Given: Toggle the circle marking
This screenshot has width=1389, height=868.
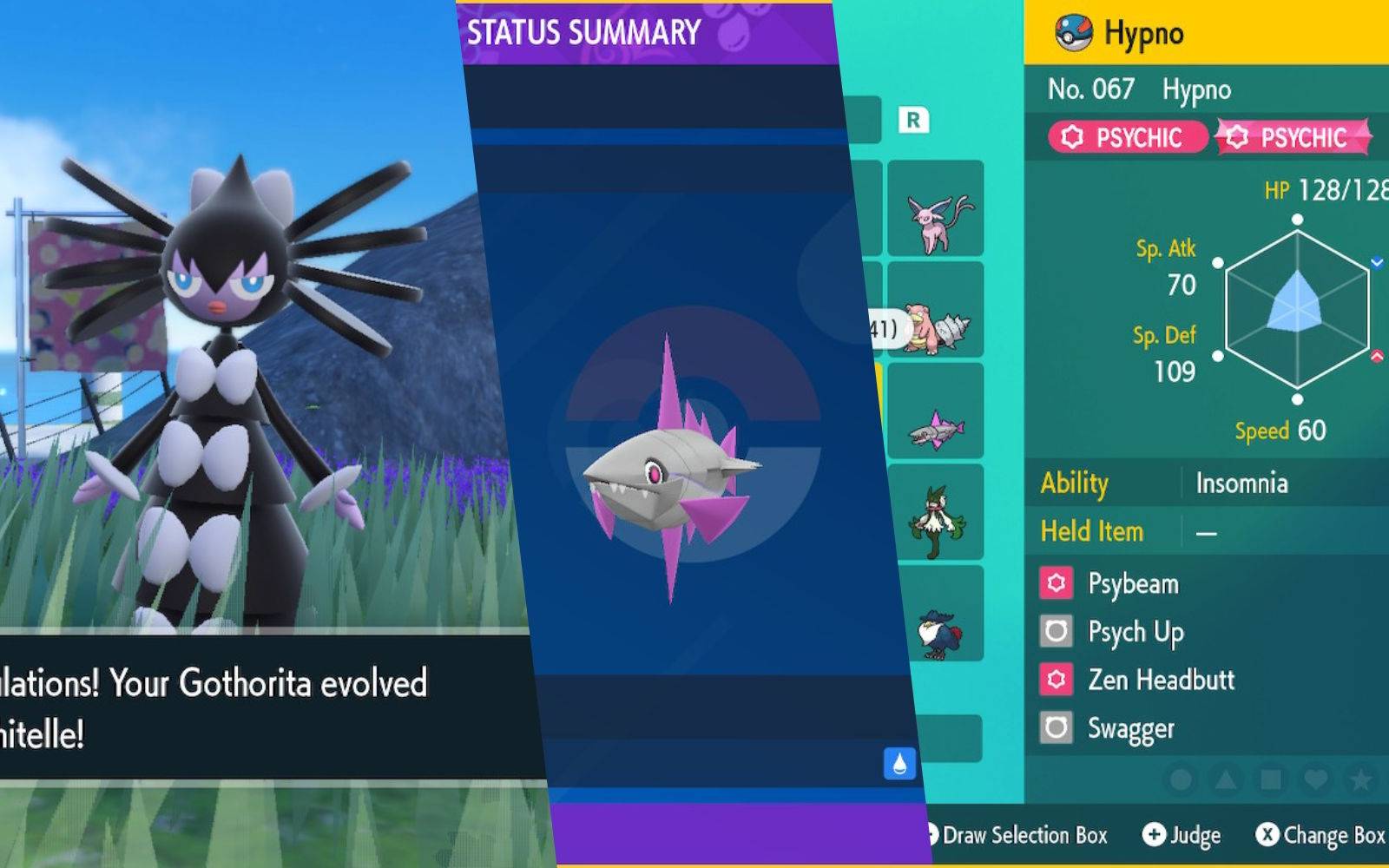Looking at the screenshot, I should (1181, 779).
